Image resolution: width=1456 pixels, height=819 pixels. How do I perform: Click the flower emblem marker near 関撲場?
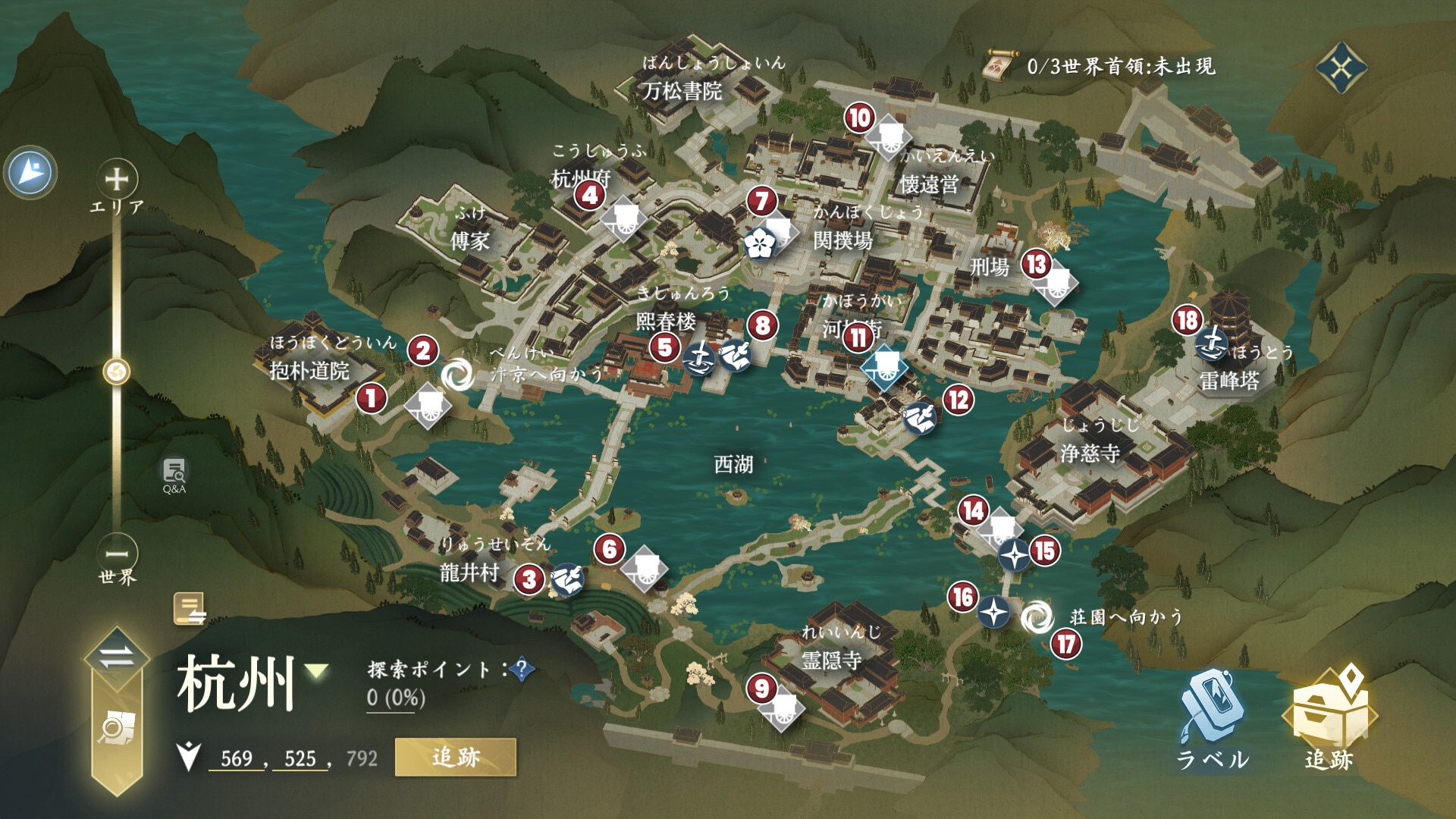coord(758,243)
